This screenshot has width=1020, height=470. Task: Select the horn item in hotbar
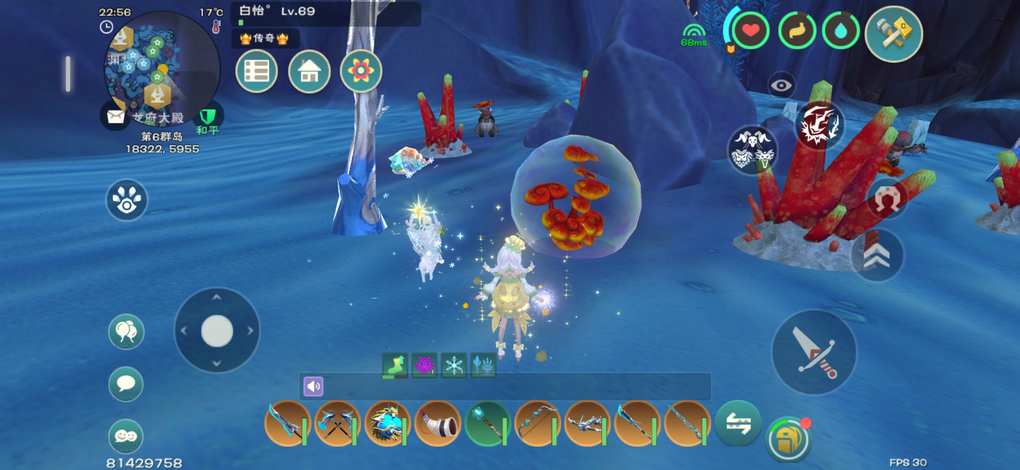pos(437,424)
